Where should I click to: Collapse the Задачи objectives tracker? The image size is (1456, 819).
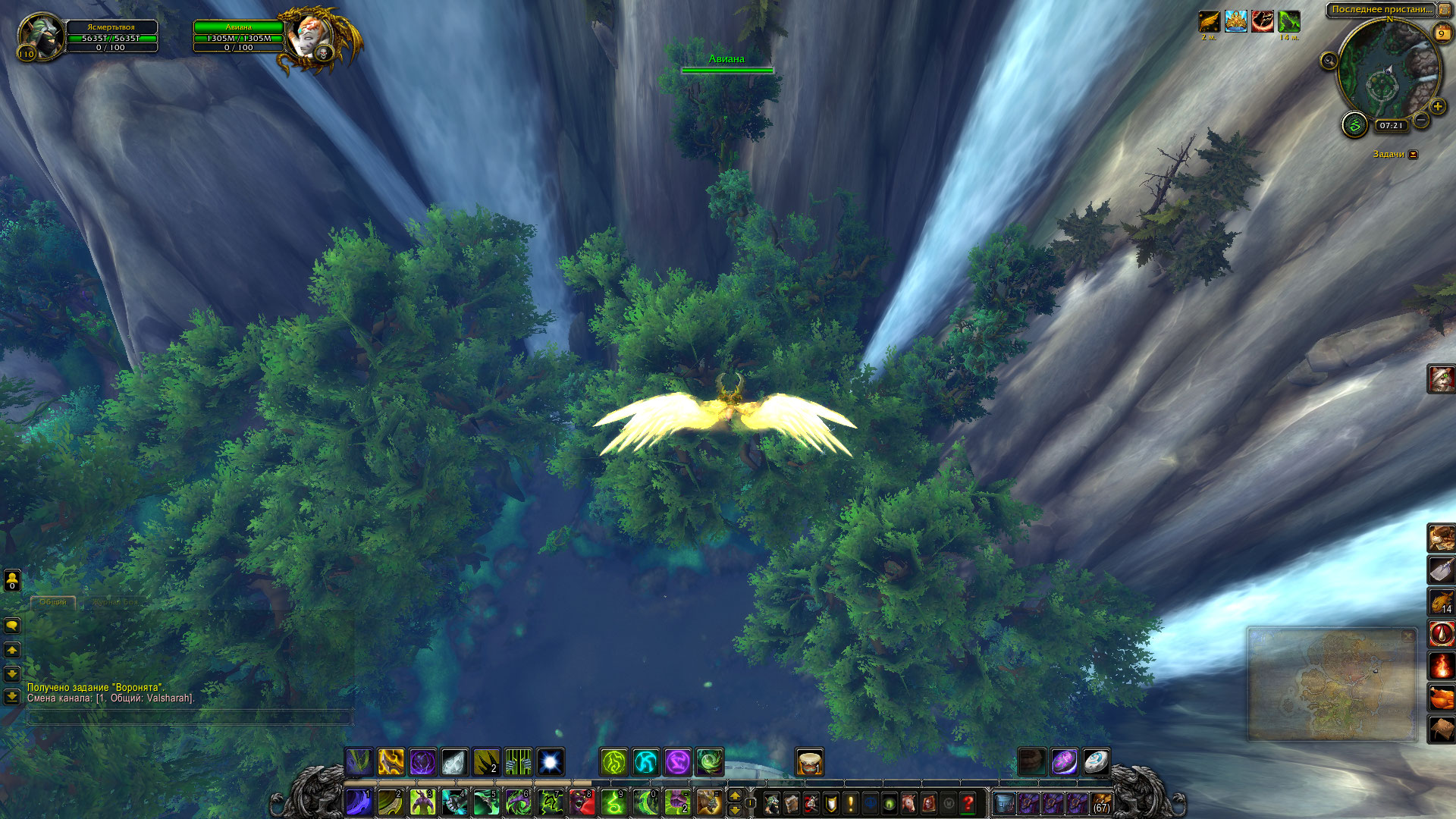[1412, 155]
